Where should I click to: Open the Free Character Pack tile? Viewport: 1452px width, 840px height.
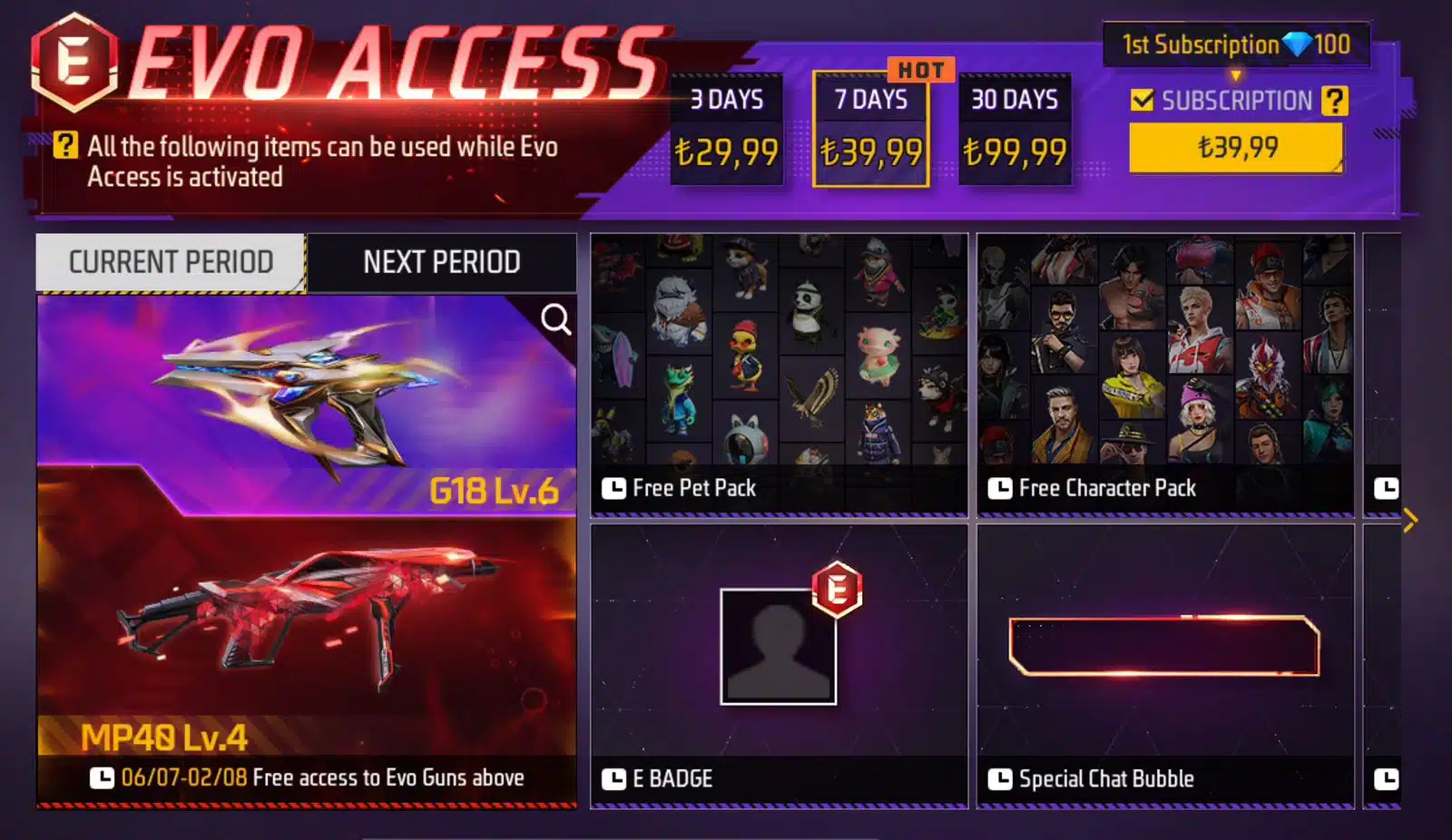coord(1165,375)
